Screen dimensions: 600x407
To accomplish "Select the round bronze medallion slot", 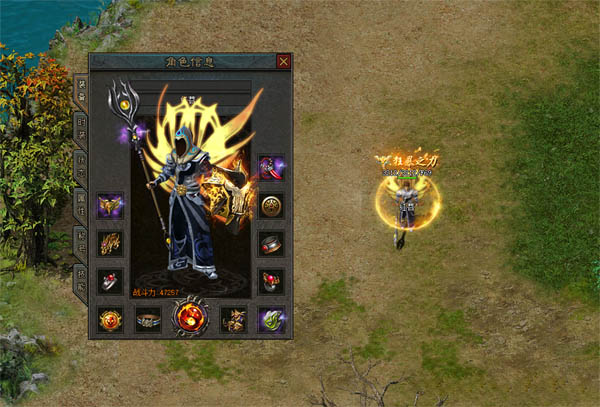I will click(x=271, y=206).
